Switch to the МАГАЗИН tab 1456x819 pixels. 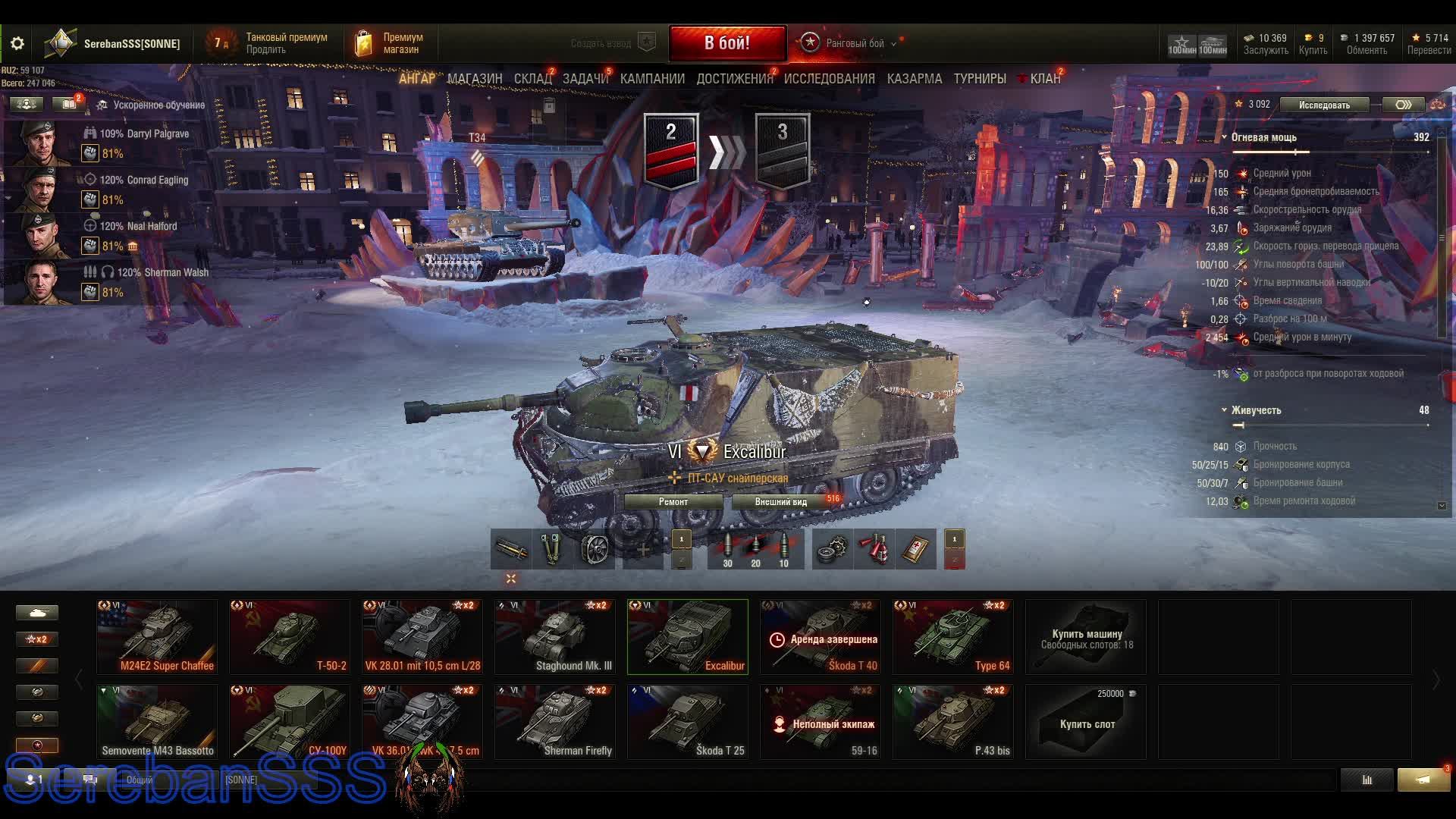(x=475, y=79)
